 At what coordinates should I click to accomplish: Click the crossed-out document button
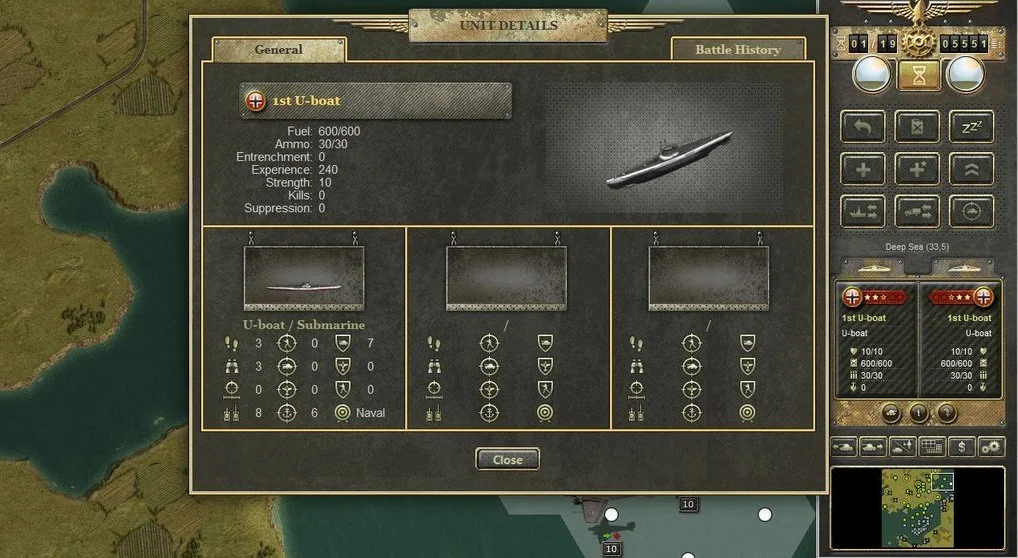(917, 126)
